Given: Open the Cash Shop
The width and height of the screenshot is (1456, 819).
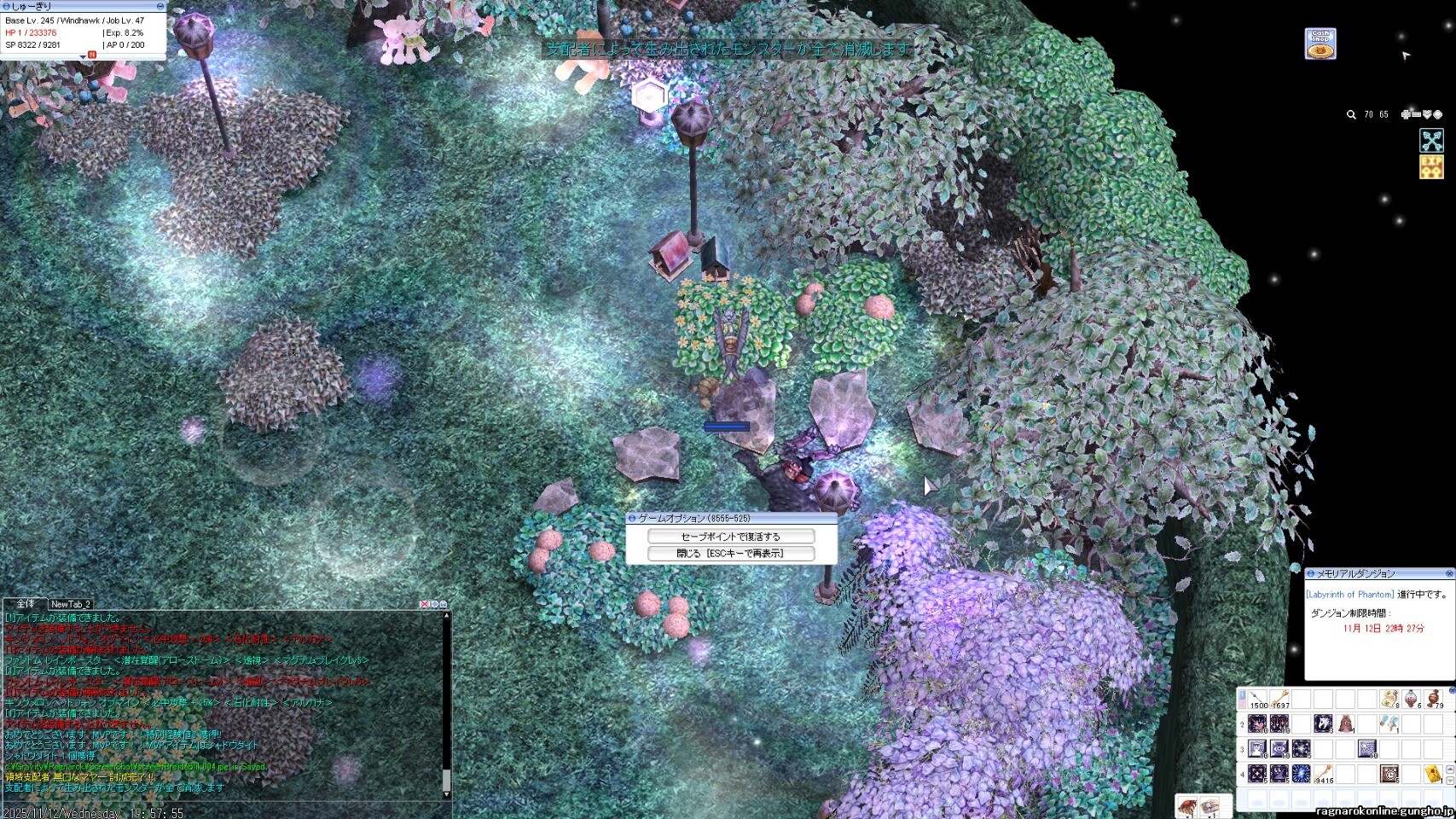Looking at the screenshot, I should coord(1320,44).
